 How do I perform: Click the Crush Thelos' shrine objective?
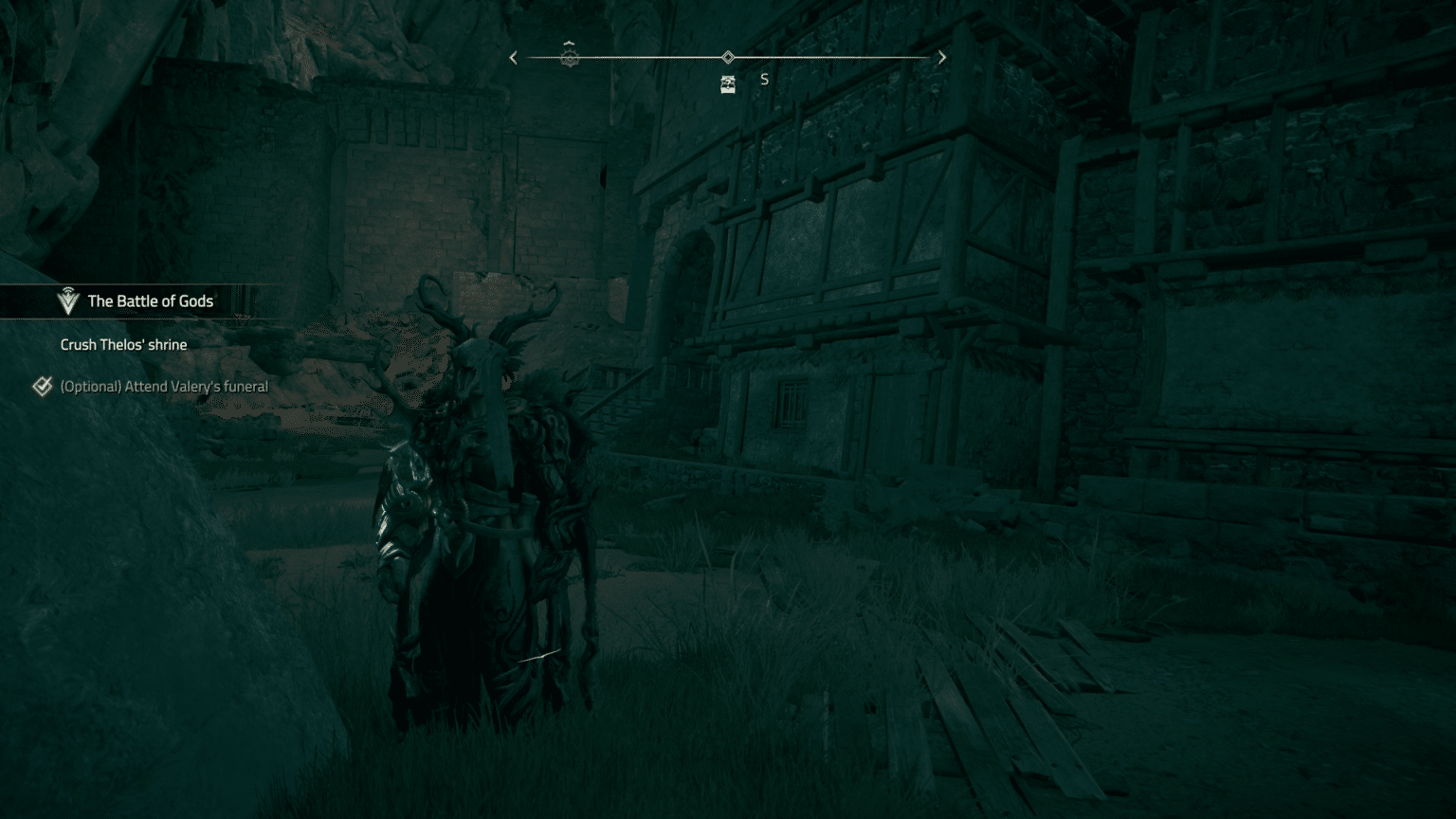123,345
